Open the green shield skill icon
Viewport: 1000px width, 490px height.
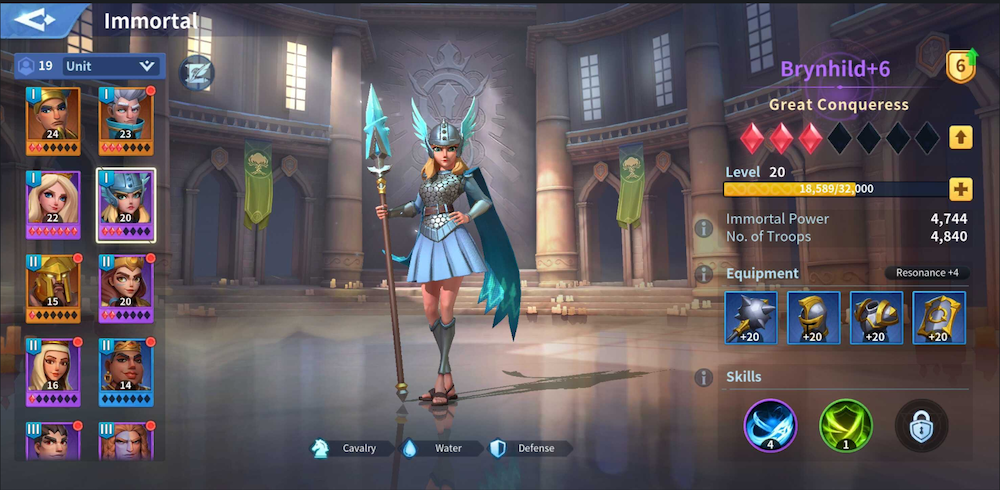[846, 426]
